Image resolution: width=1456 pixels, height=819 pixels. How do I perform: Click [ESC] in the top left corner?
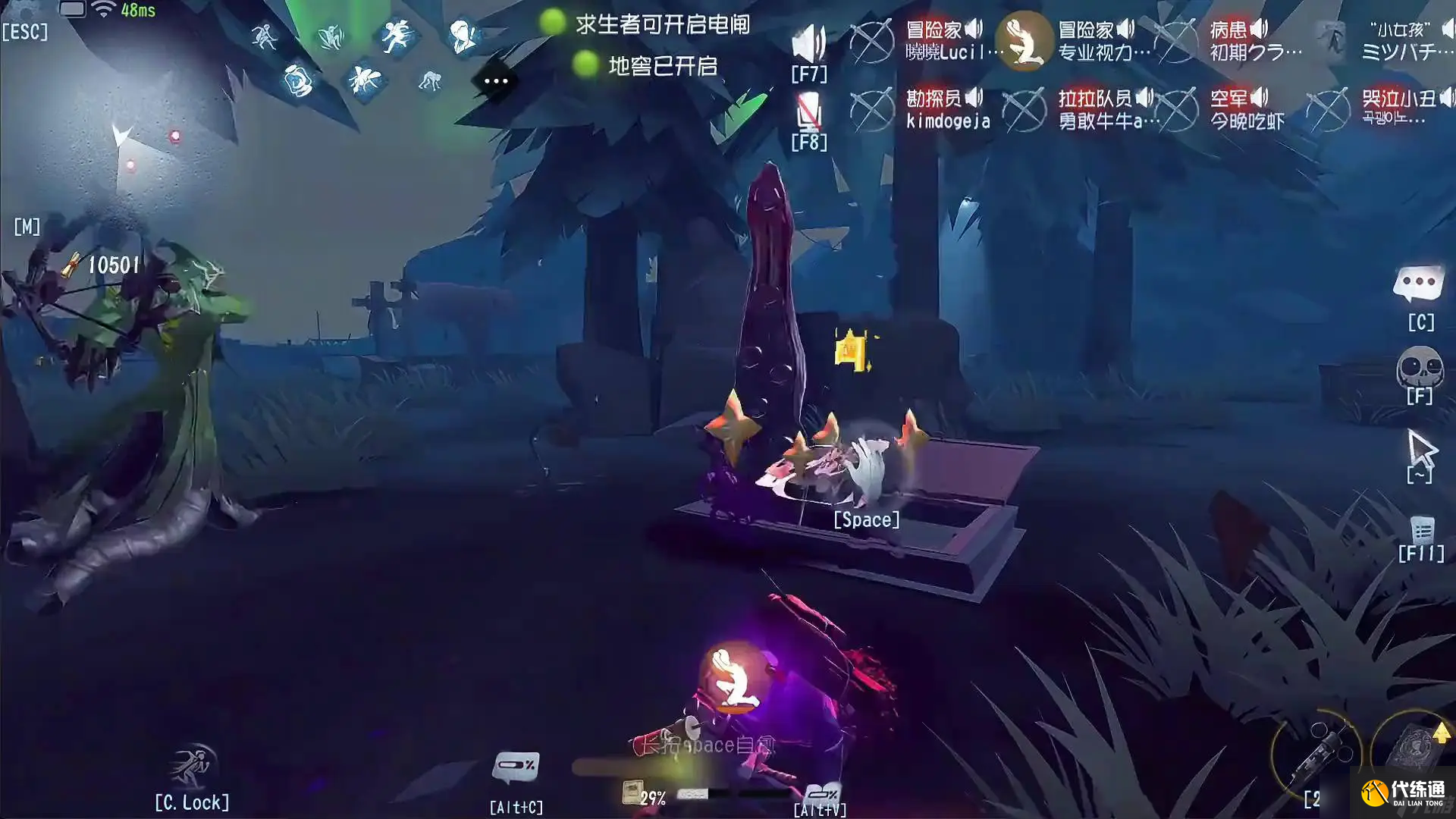pos(27,32)
